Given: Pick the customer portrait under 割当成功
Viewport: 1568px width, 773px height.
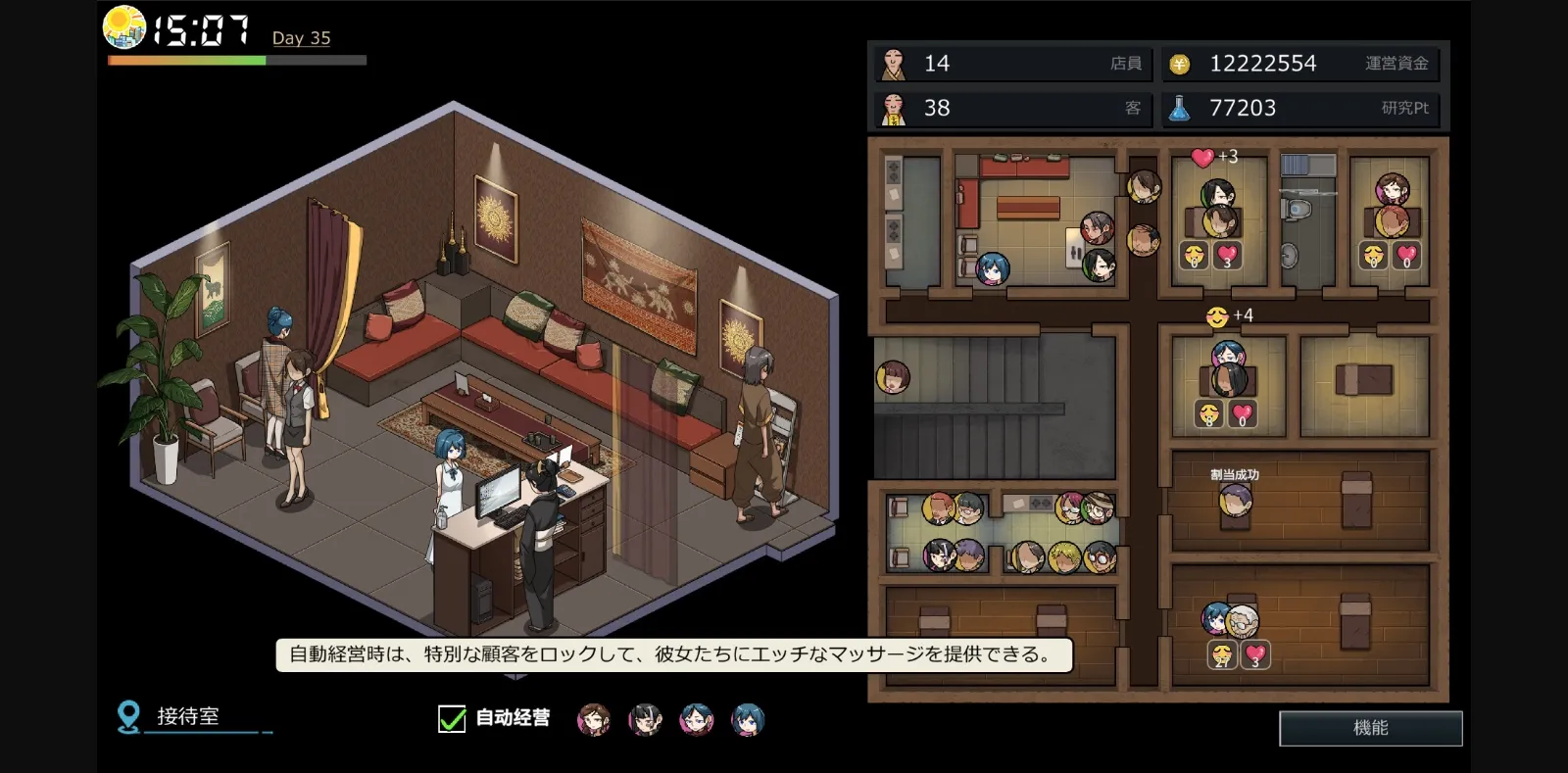Looking at the screenshot, I should (1235, 502).
